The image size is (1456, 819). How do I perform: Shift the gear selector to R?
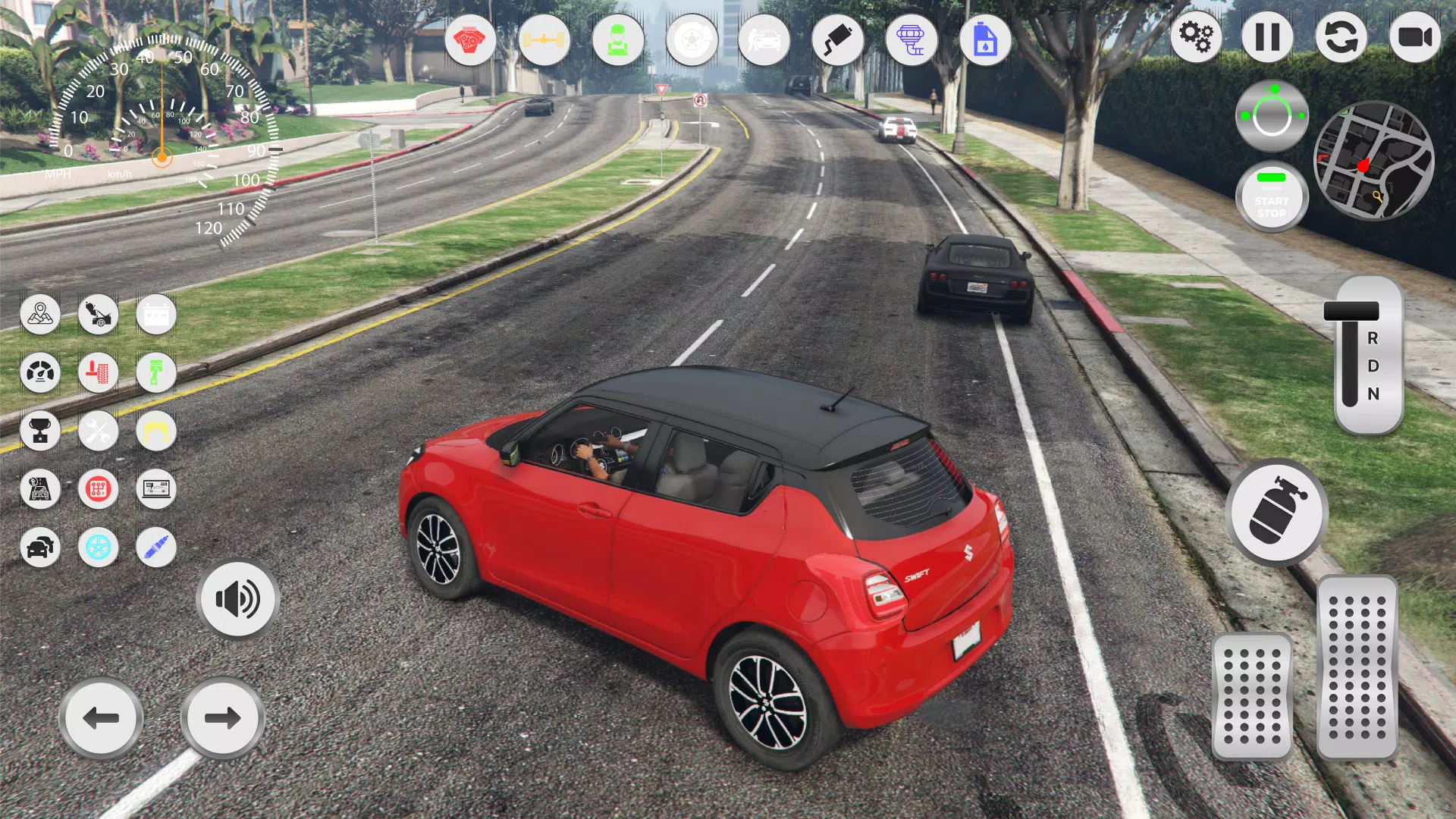1373,338
